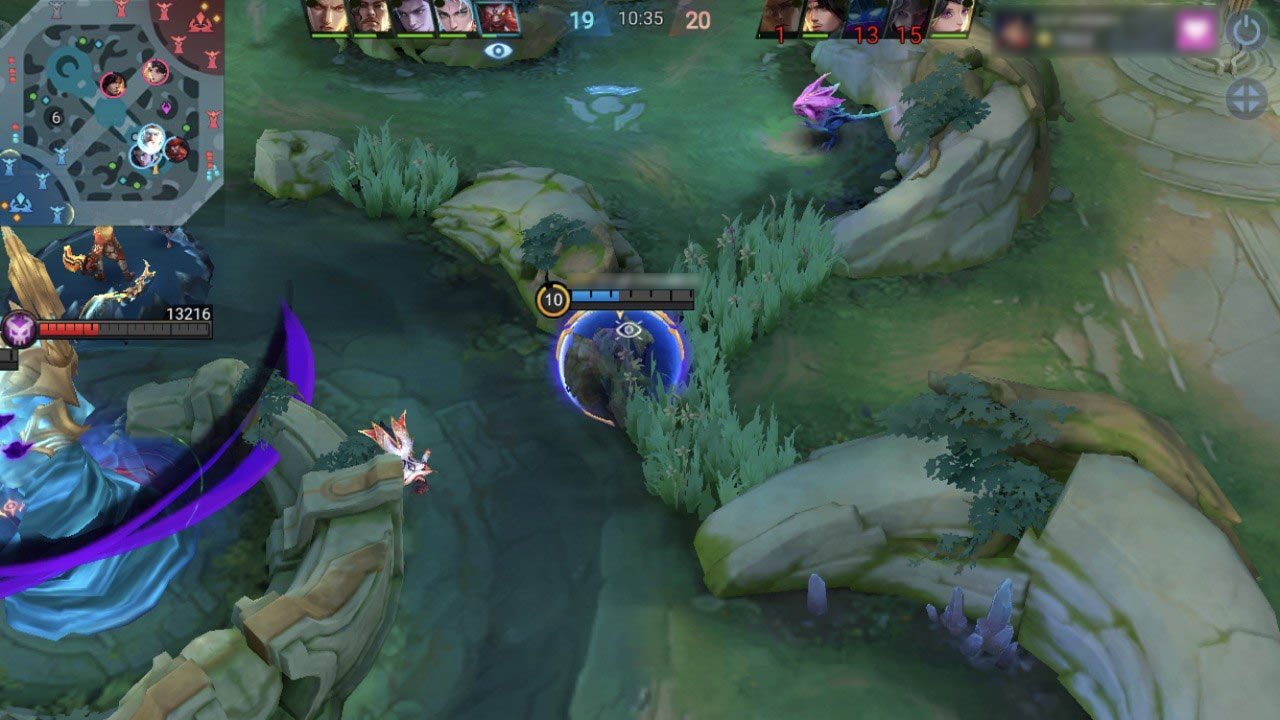This screenshot has height=720, width=1280.
Task: Select the purple-haired hero portrait on red team
Action: (x=951, y=19)
